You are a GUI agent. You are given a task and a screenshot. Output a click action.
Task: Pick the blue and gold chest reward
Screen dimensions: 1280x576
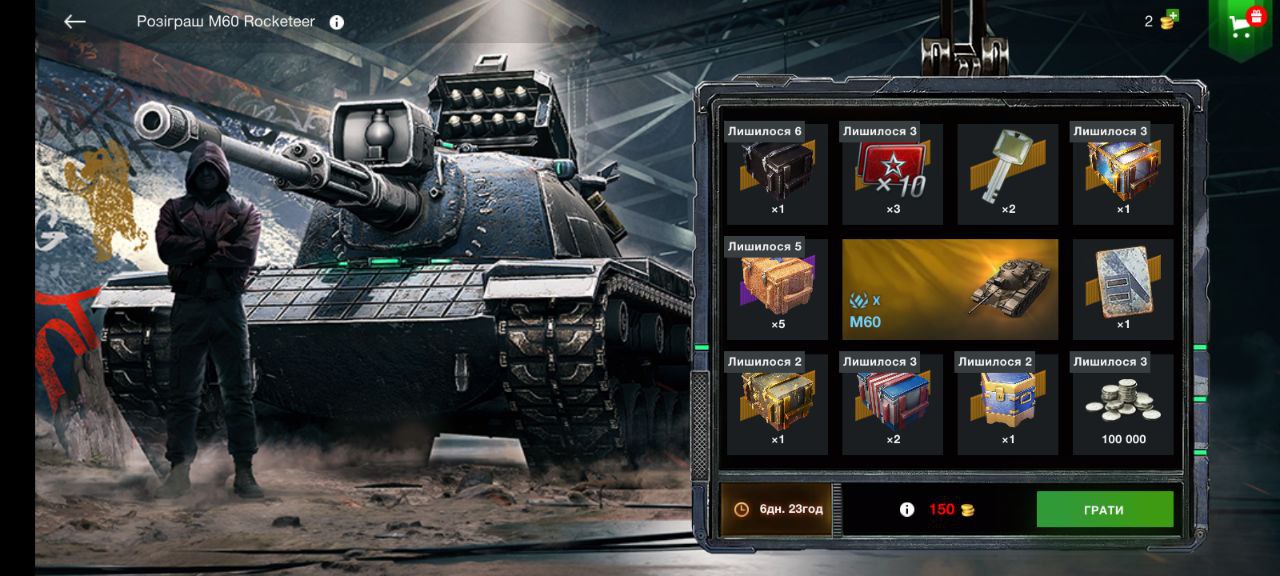click(1007, 404)
